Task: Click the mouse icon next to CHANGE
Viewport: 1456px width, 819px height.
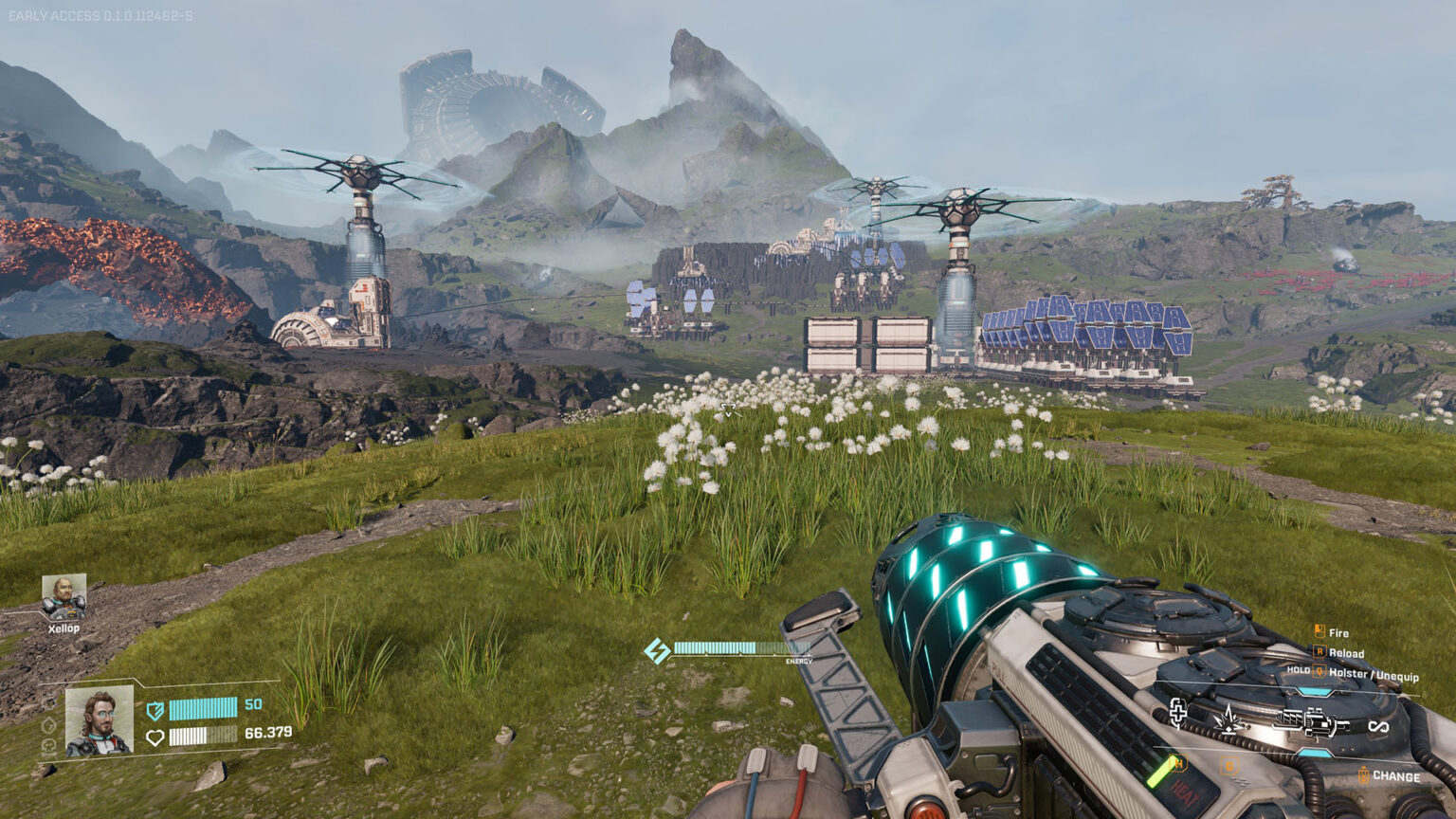Action: click(x=1363, y=774)
